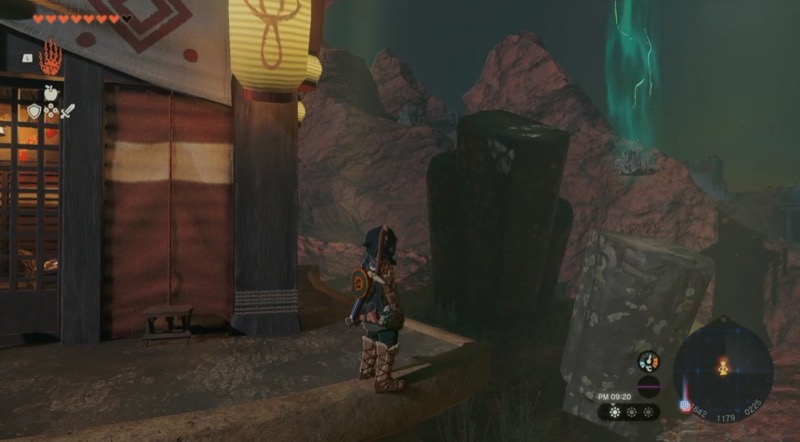Click the weather forecast strip
Screen dimensions: 800x442
tap(630, 411)
